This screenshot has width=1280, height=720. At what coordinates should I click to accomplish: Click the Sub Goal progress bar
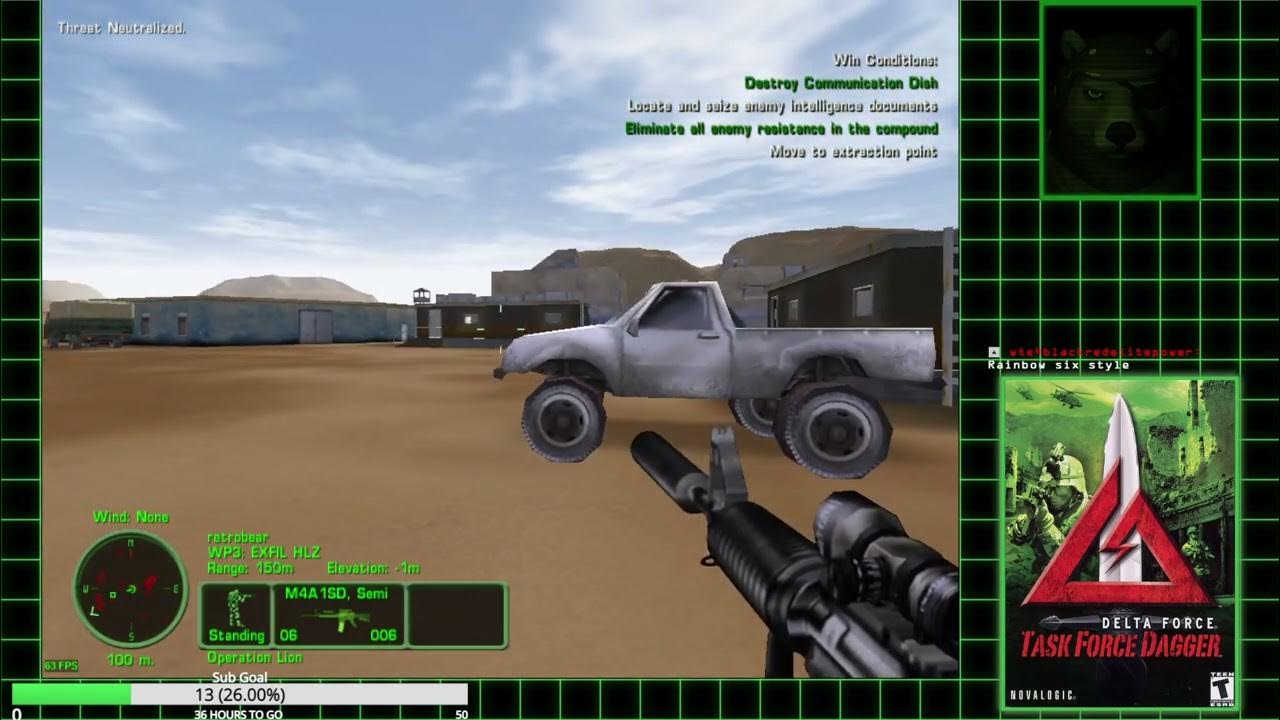tap(240, 694)
